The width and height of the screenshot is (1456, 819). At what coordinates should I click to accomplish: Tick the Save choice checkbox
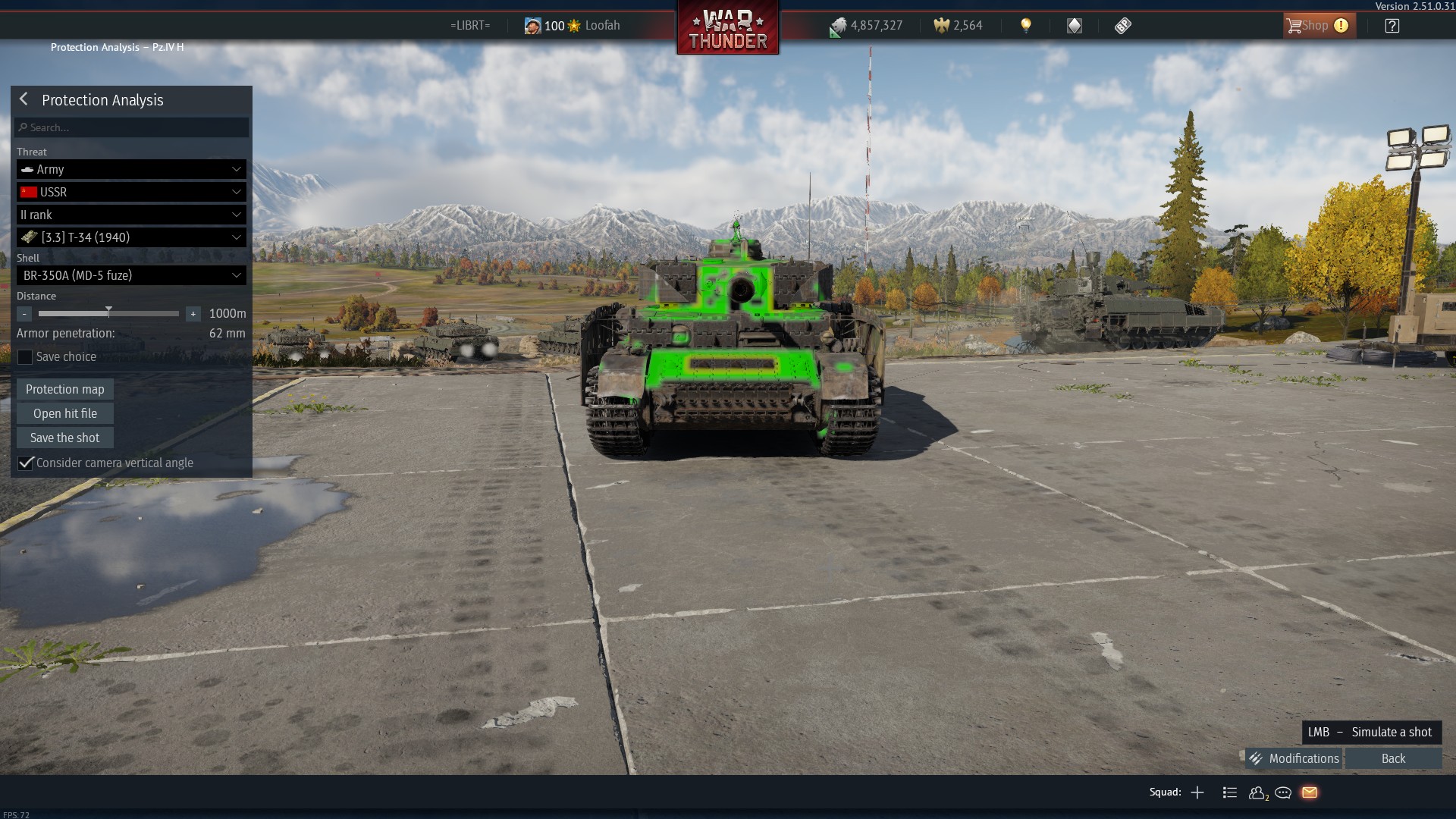(x=25, y=357)
